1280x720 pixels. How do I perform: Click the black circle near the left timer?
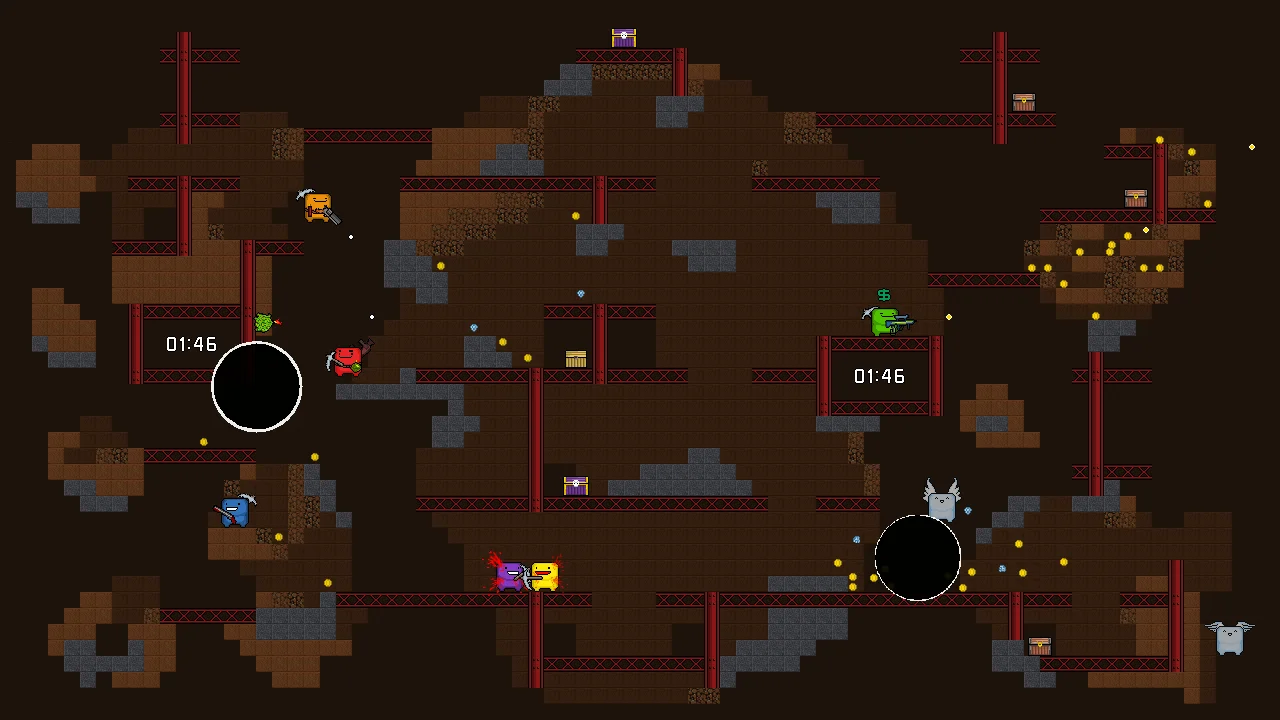click(256, 387)
